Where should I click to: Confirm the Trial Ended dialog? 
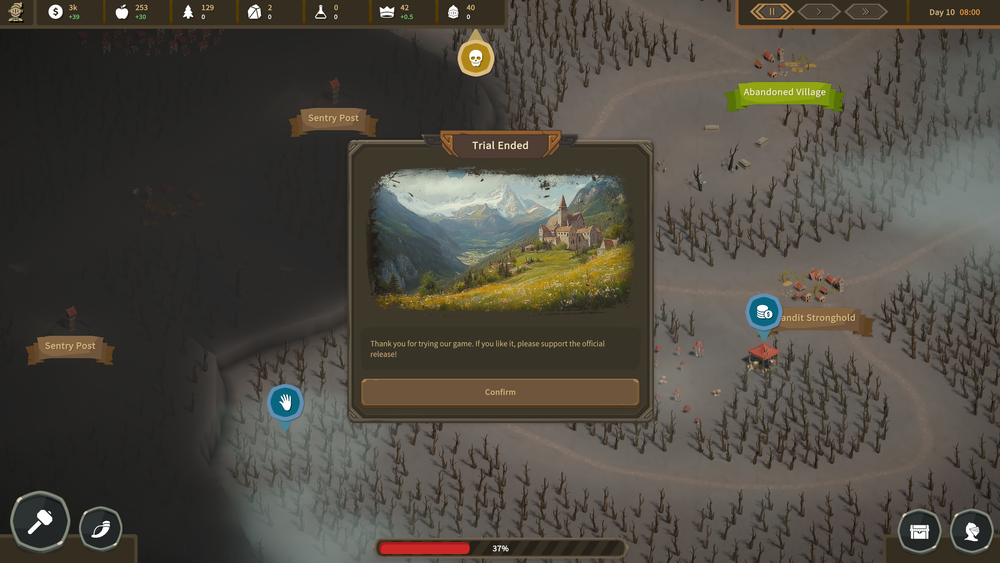500,392
